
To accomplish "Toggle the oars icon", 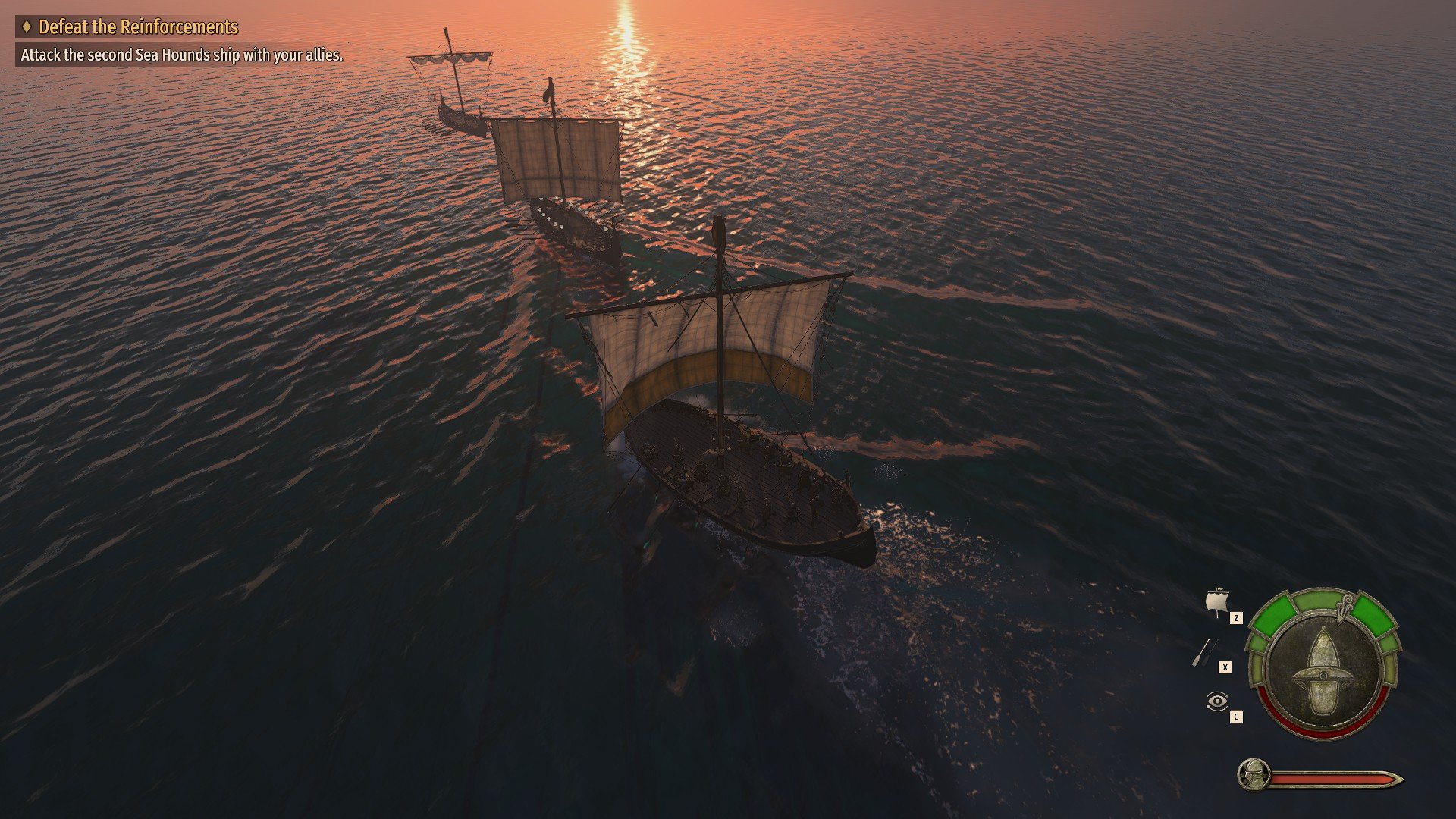I will pyautogui.click(x=1204, y=652).
